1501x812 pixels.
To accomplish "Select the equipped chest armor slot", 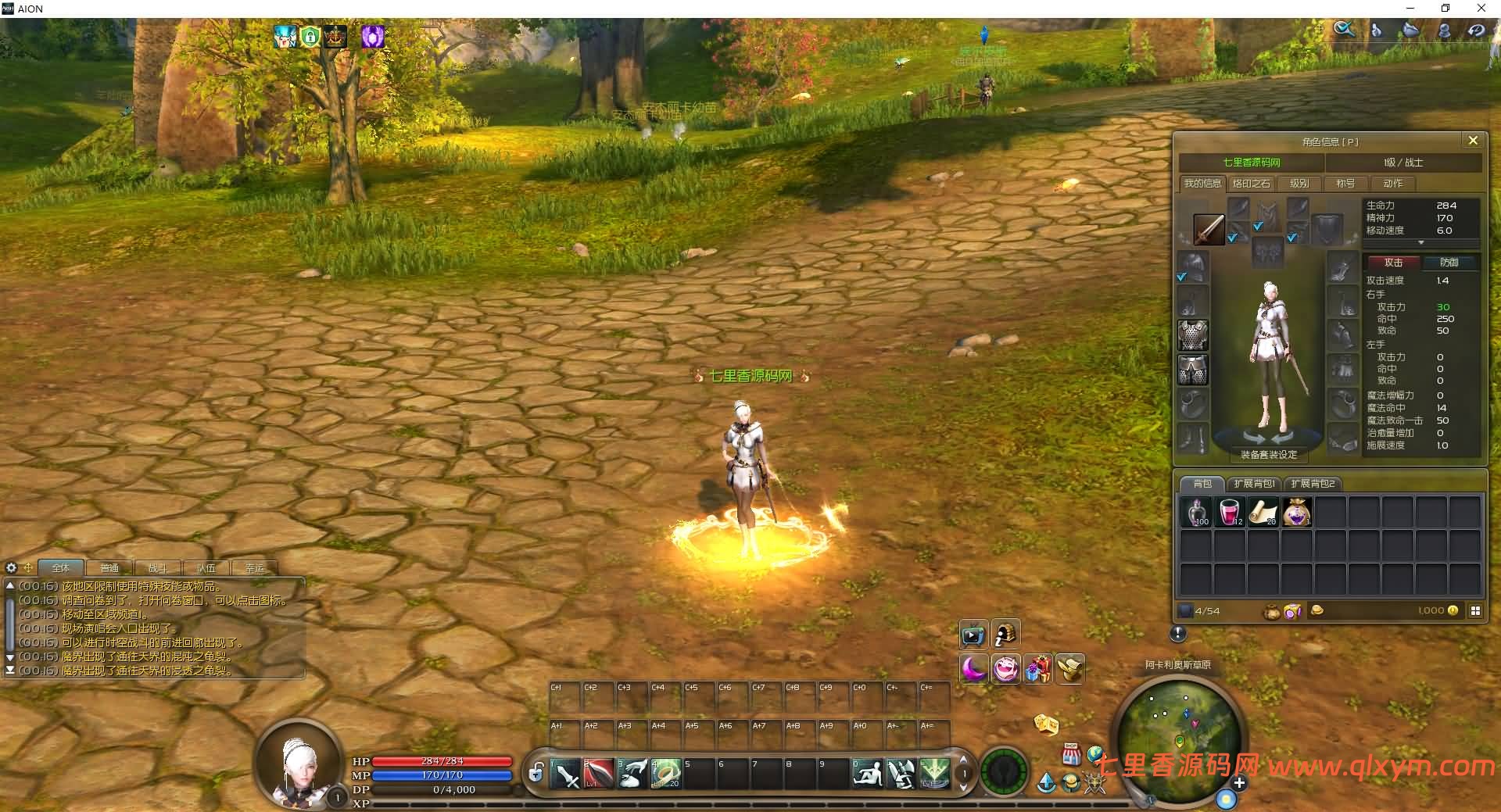I will coord(1193,335).
